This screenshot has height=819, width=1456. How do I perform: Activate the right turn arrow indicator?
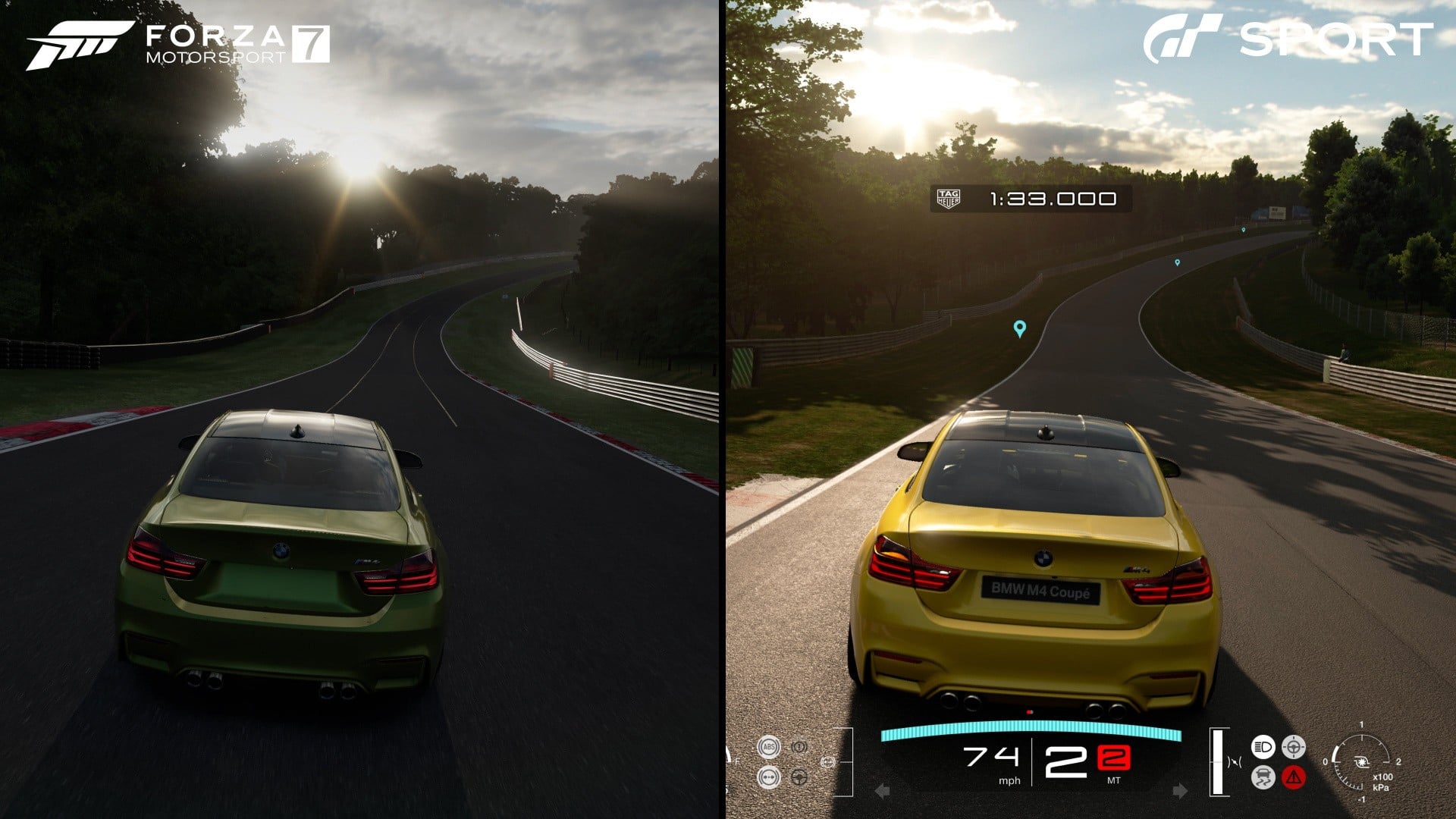[x=1180, y=791]
